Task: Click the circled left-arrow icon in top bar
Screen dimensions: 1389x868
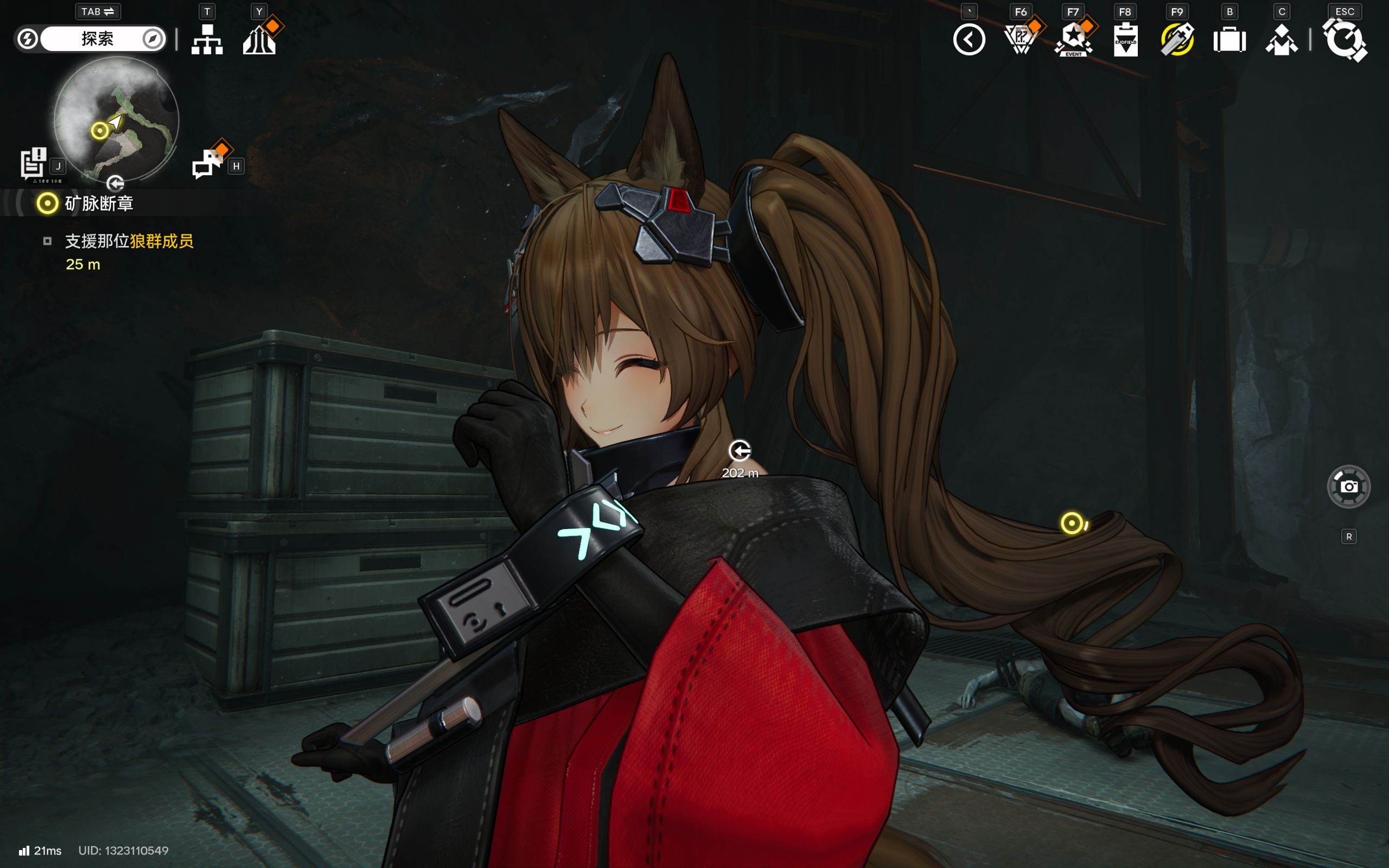Action: pyautogui.click(x=969, y=40)
